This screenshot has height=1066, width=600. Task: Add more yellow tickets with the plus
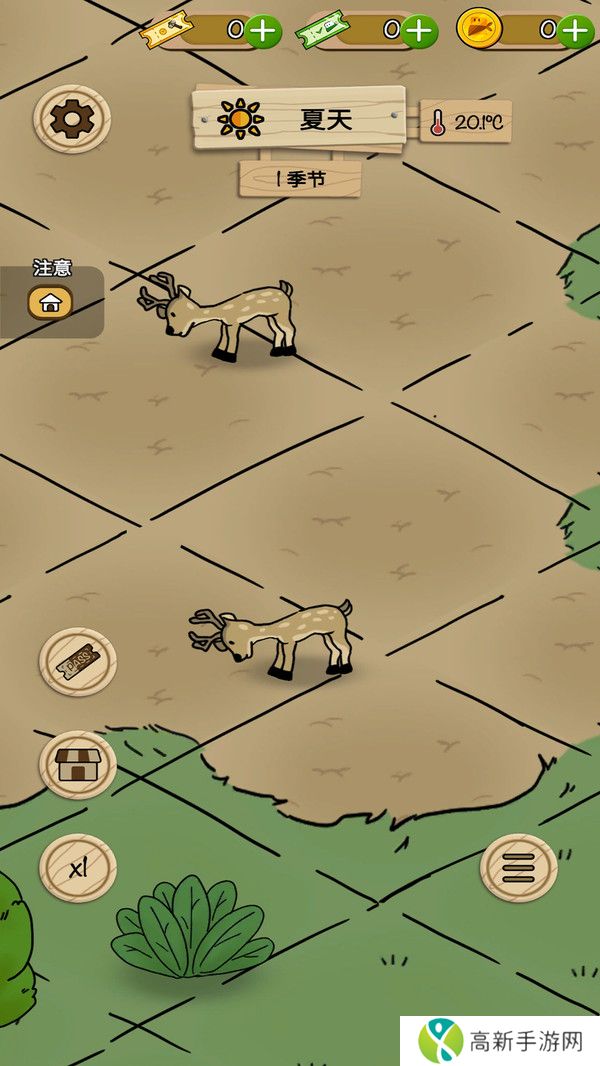[x=262, y=31]
